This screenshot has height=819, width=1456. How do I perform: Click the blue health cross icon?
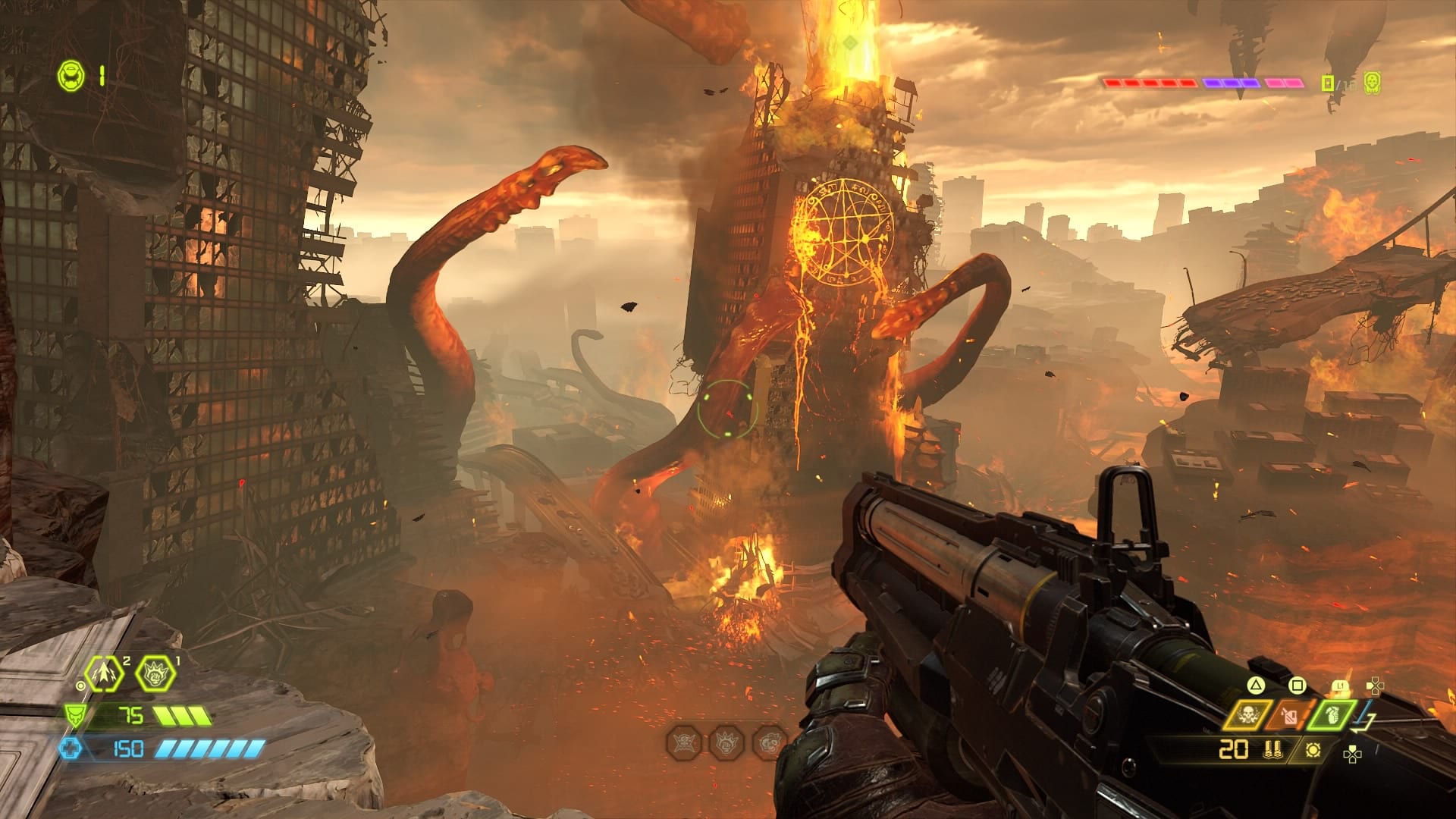click(71, 749)
